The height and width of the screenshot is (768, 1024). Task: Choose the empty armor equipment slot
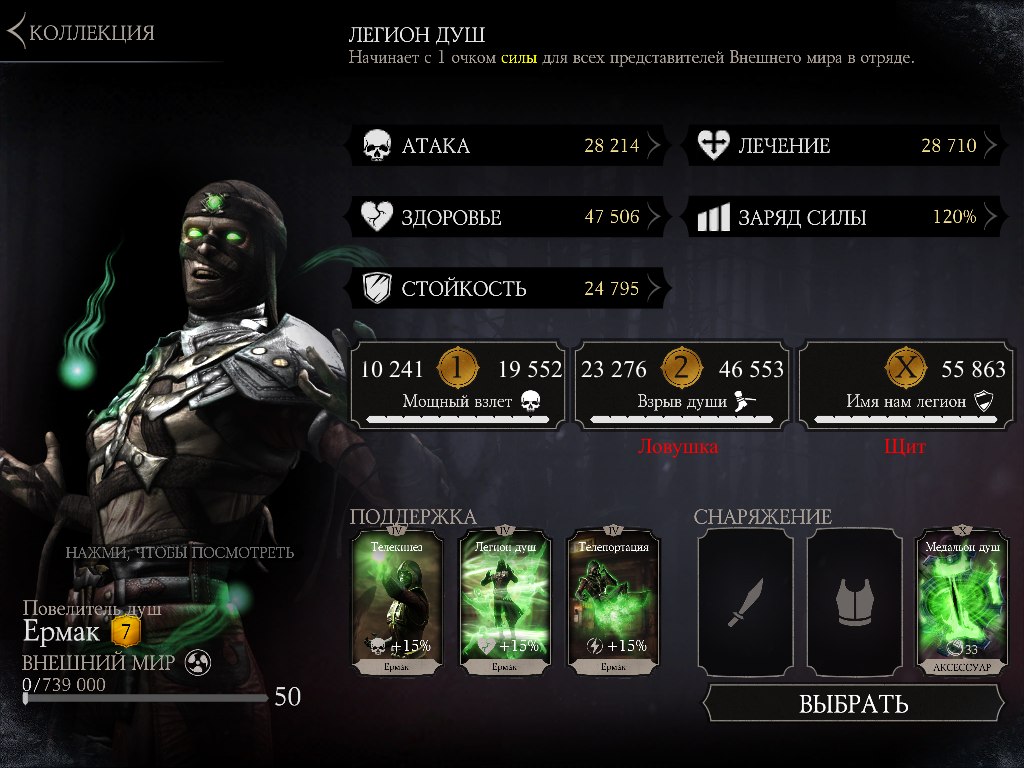click(x=855, y=602)
